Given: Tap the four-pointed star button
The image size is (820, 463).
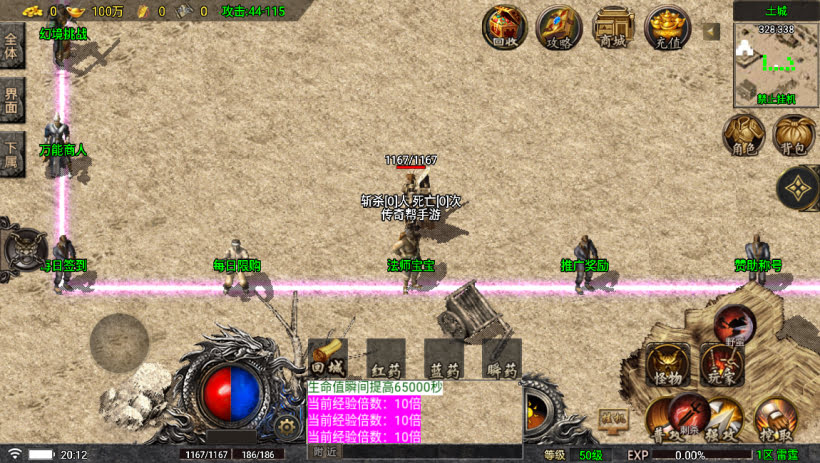Looking at the screenshot, I should [799, 187].
